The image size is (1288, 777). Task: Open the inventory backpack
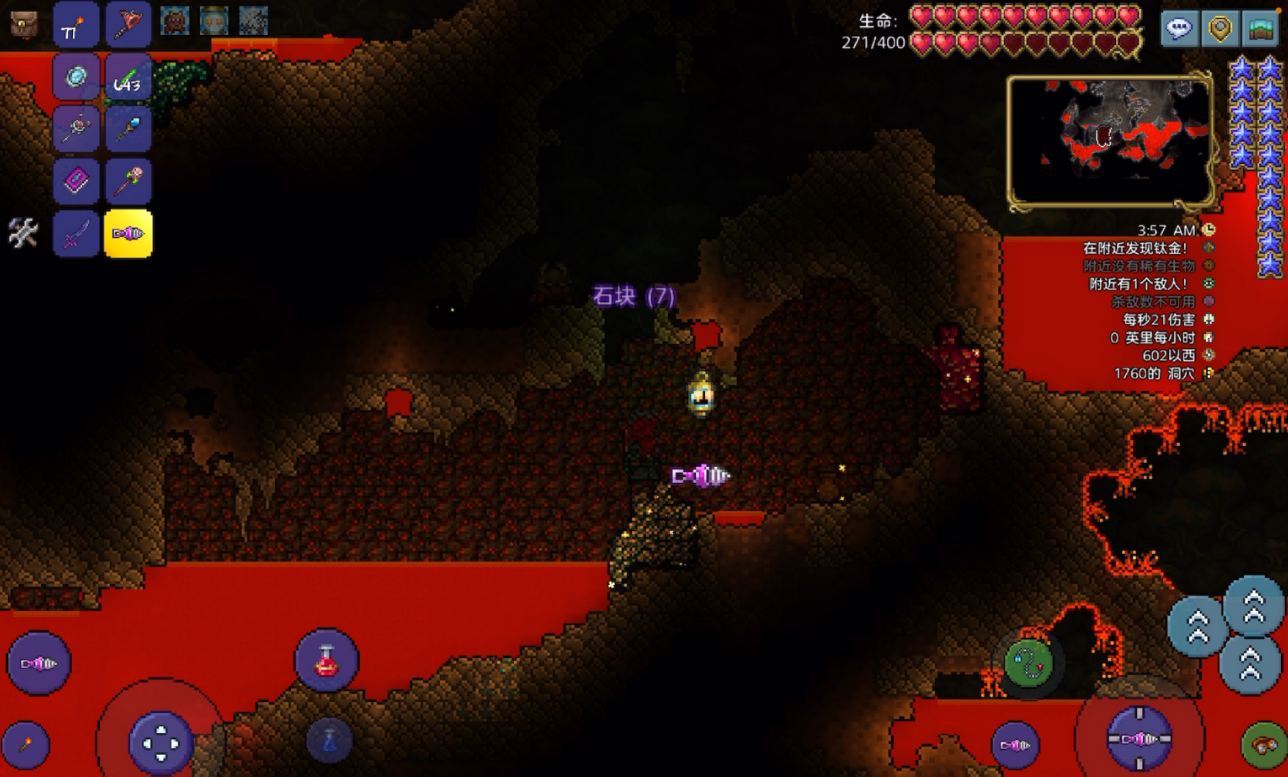click(x=23, y=25)
